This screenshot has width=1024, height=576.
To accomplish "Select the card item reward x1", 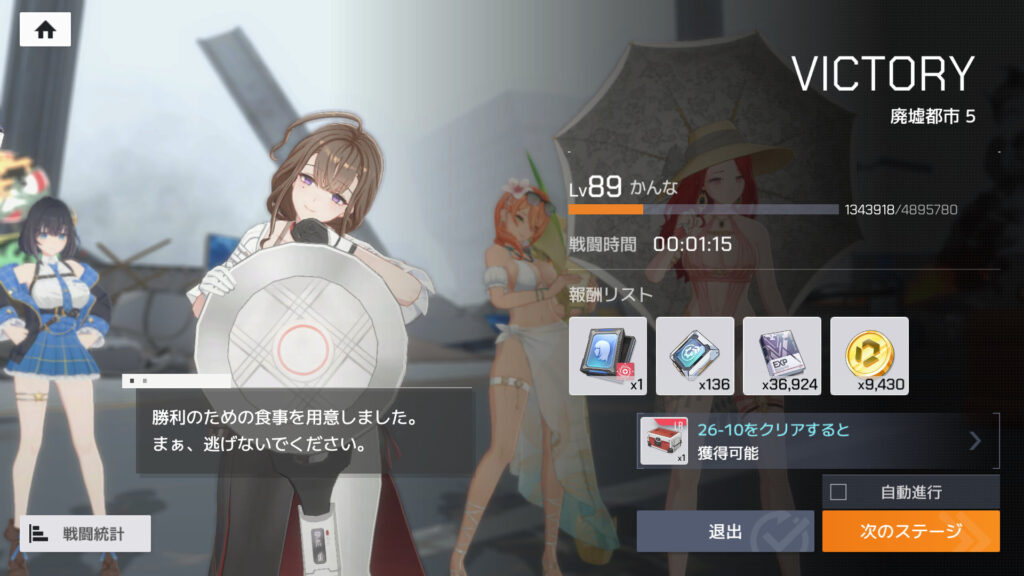I will pos(608,356).
